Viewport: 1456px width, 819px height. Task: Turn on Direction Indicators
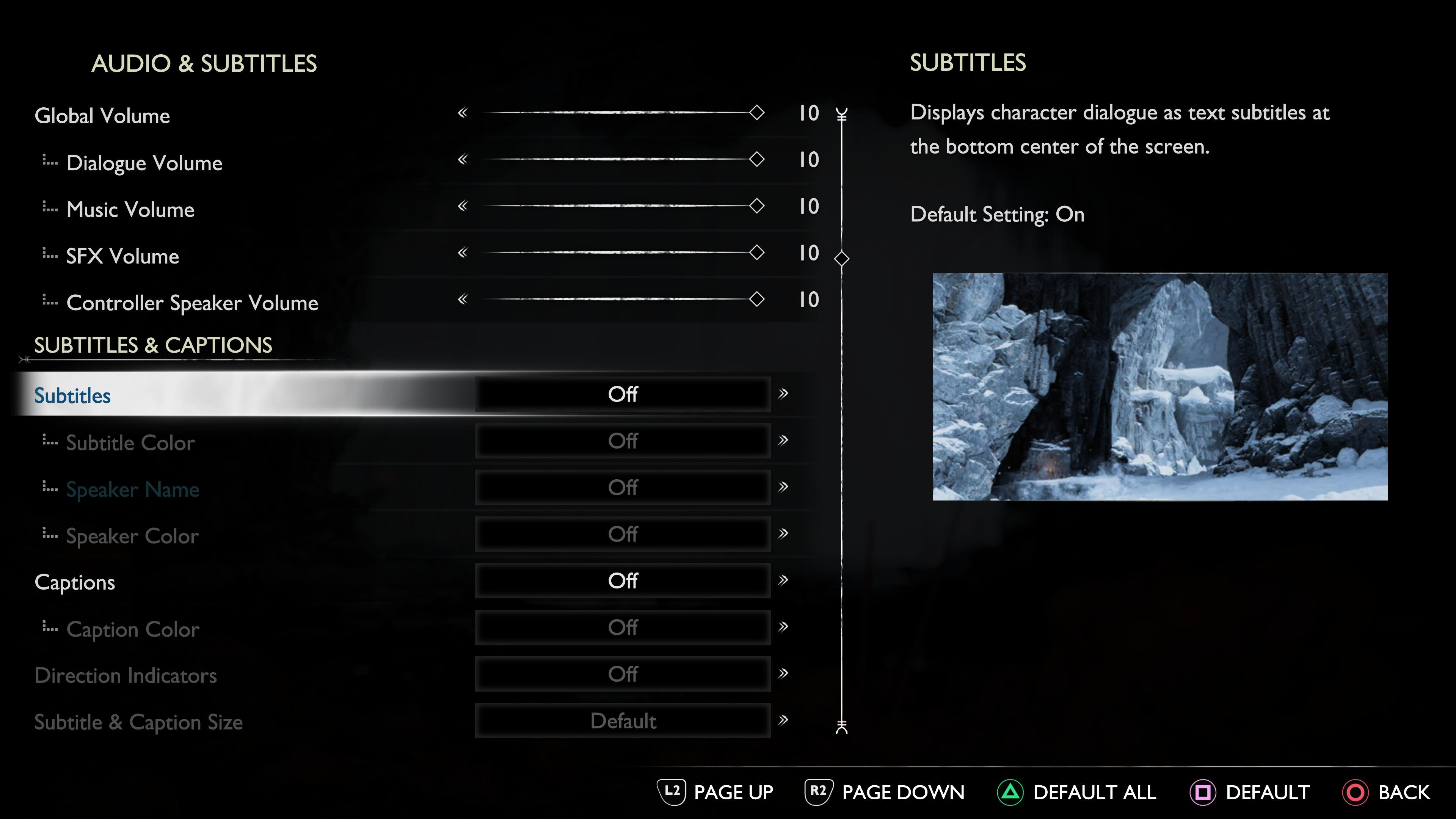(623, 674)
